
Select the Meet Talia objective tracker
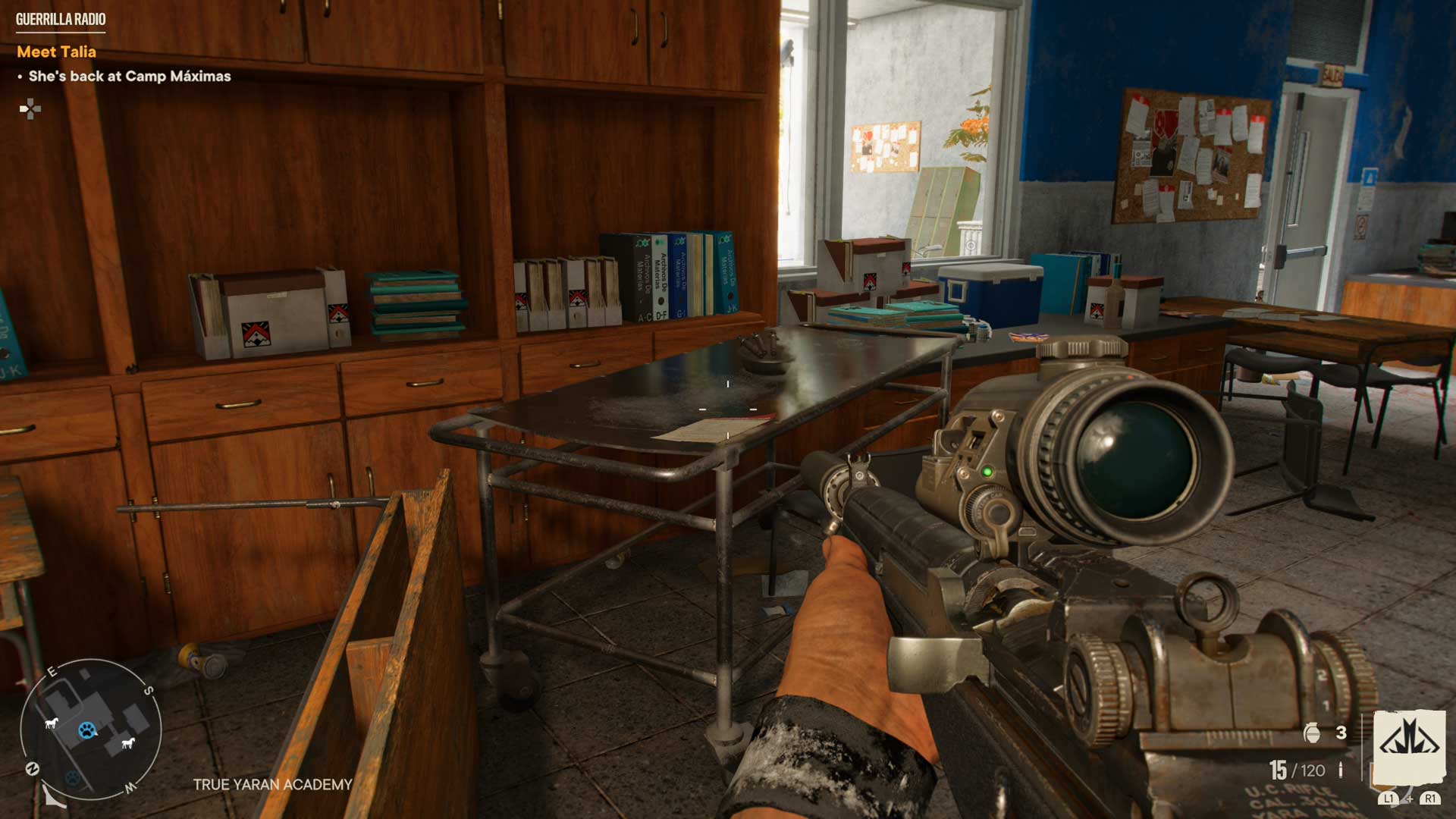57,52
